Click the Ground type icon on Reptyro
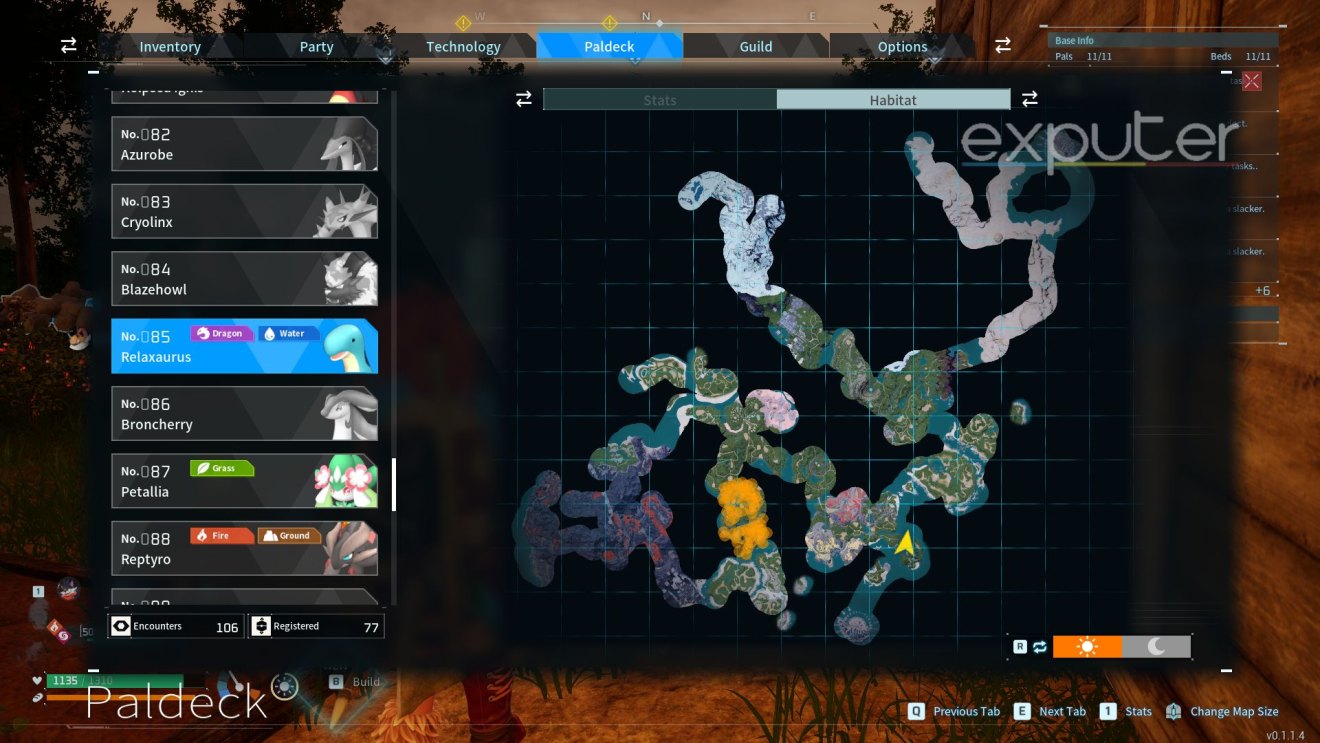This screenshot has width=1320, height=743. click(287, 535)
